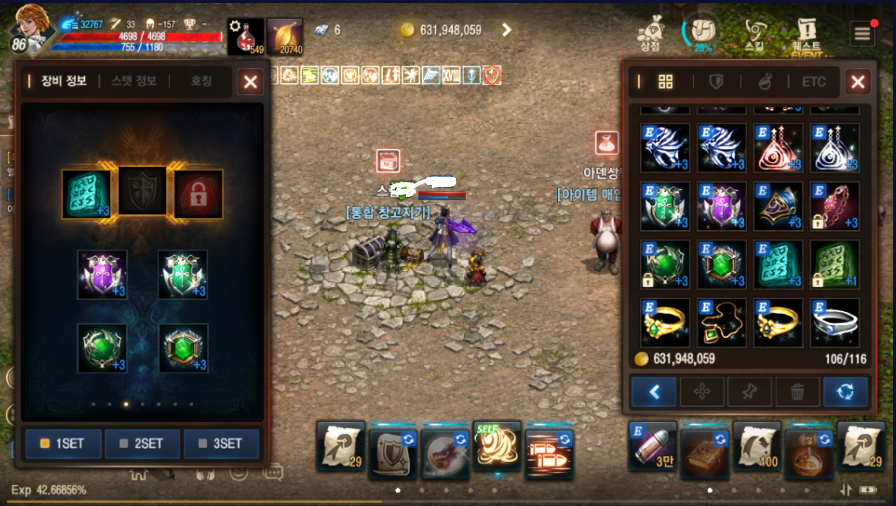Open the 호칭 tab
This screenshot has width=896, height=506.
click(x=202, y=82)
